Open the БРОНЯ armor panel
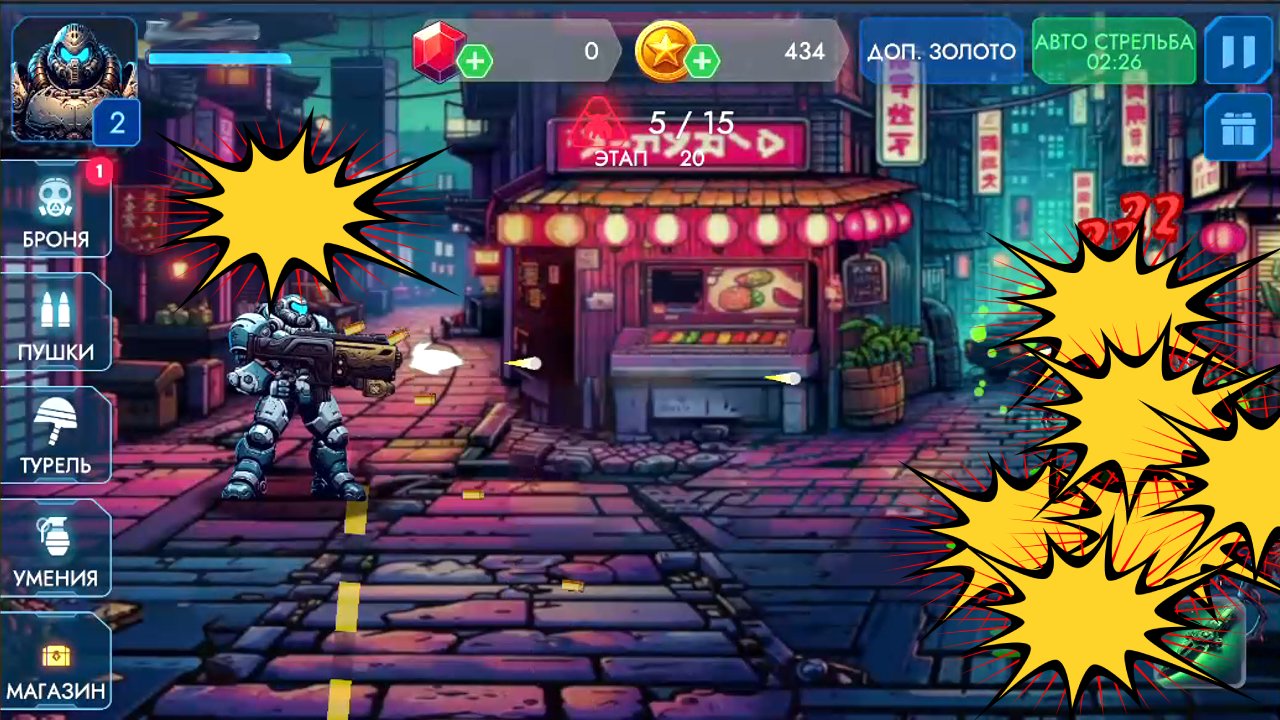 pyautogui.click(x=56, y=210)
